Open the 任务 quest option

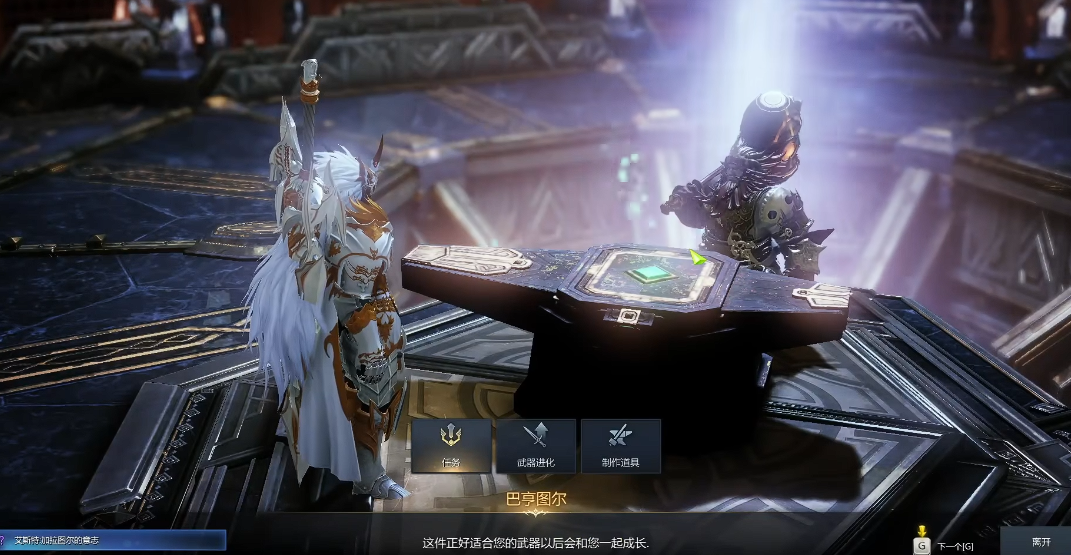click(x=450, y=445)
